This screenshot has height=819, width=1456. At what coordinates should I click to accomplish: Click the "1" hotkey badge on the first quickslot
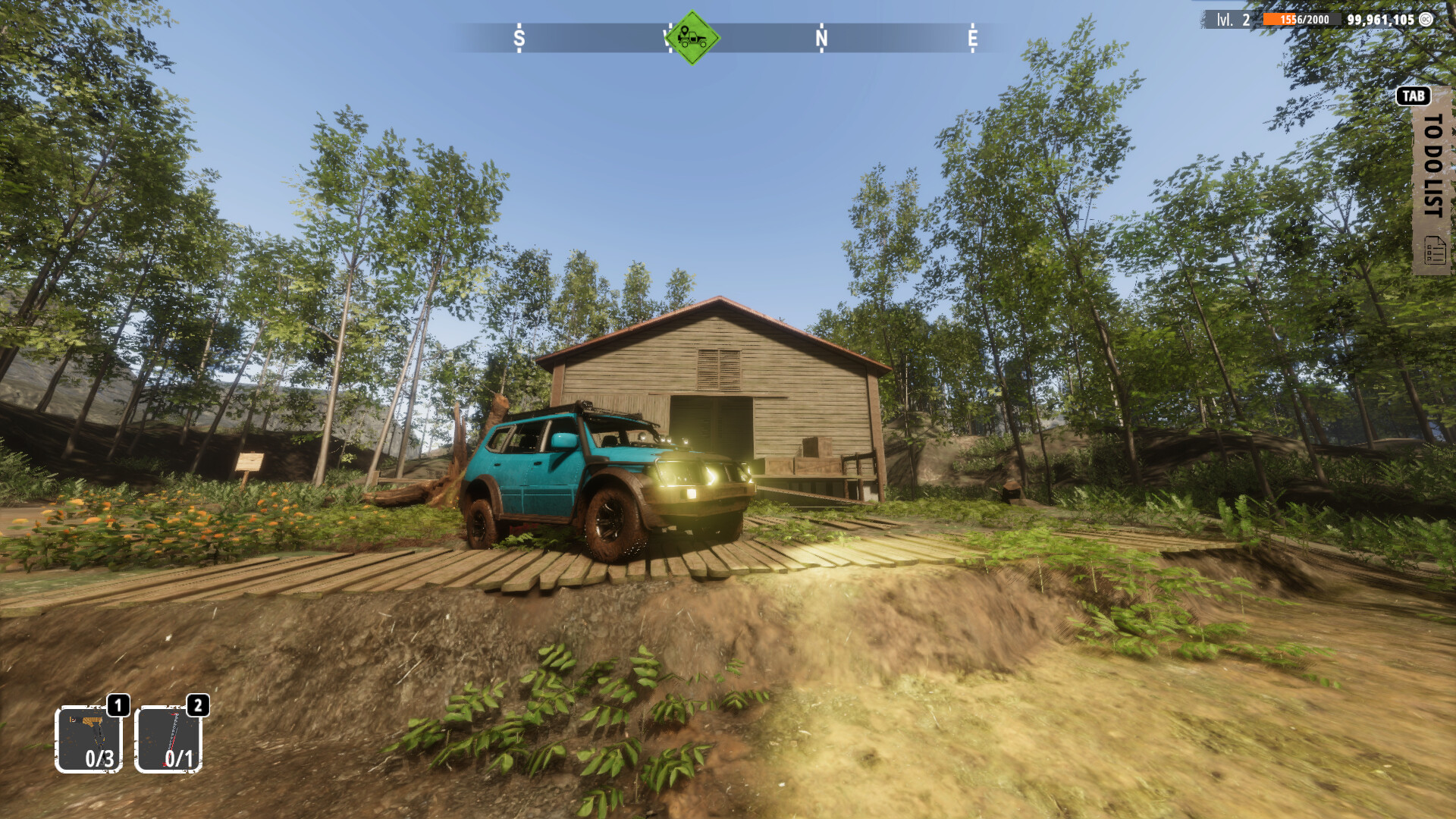tap(118, 707)
